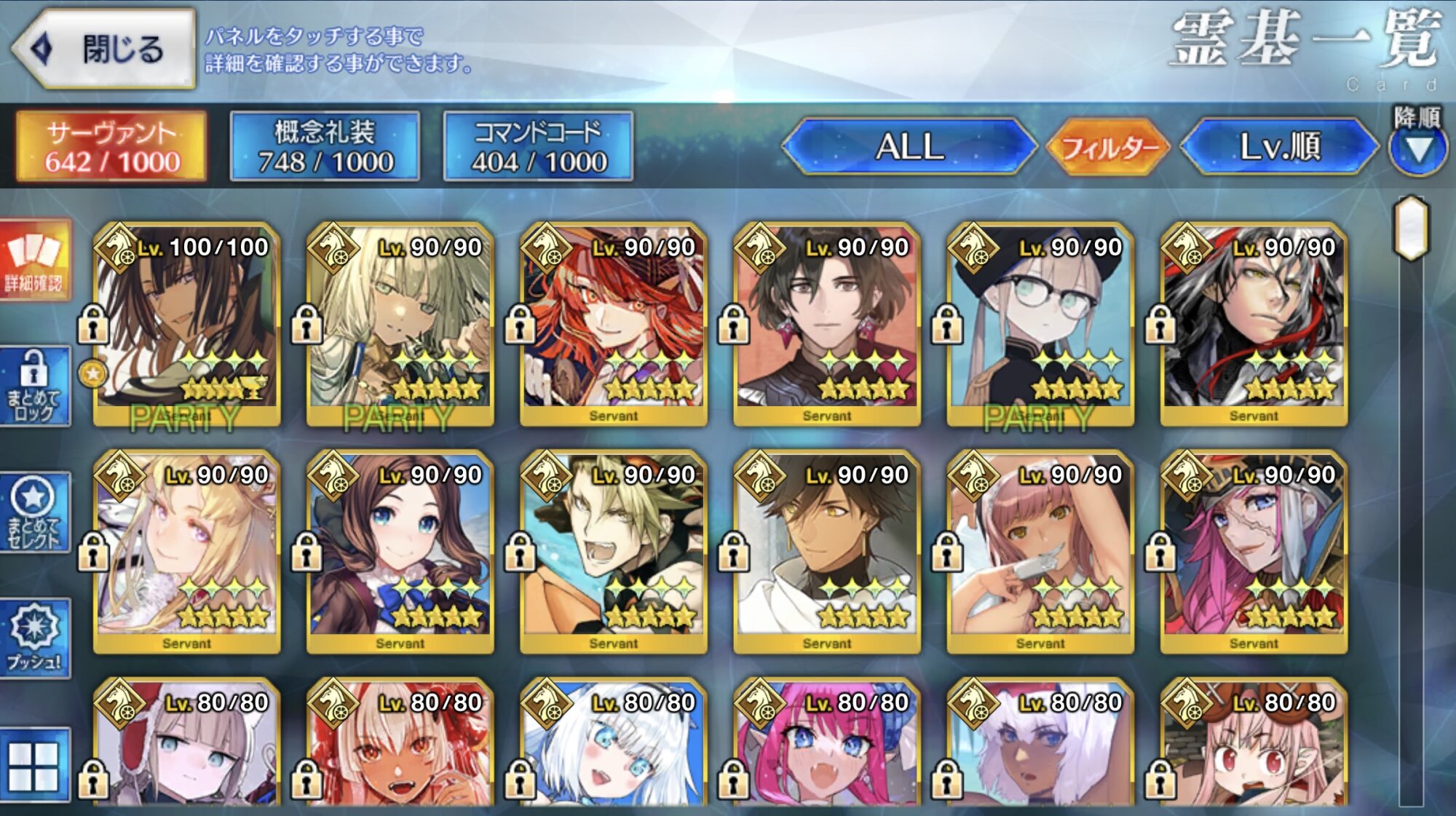Screen dimensions: 1456x816
Task: Open the shouting blond servant card
Action: tap(614, 552)
